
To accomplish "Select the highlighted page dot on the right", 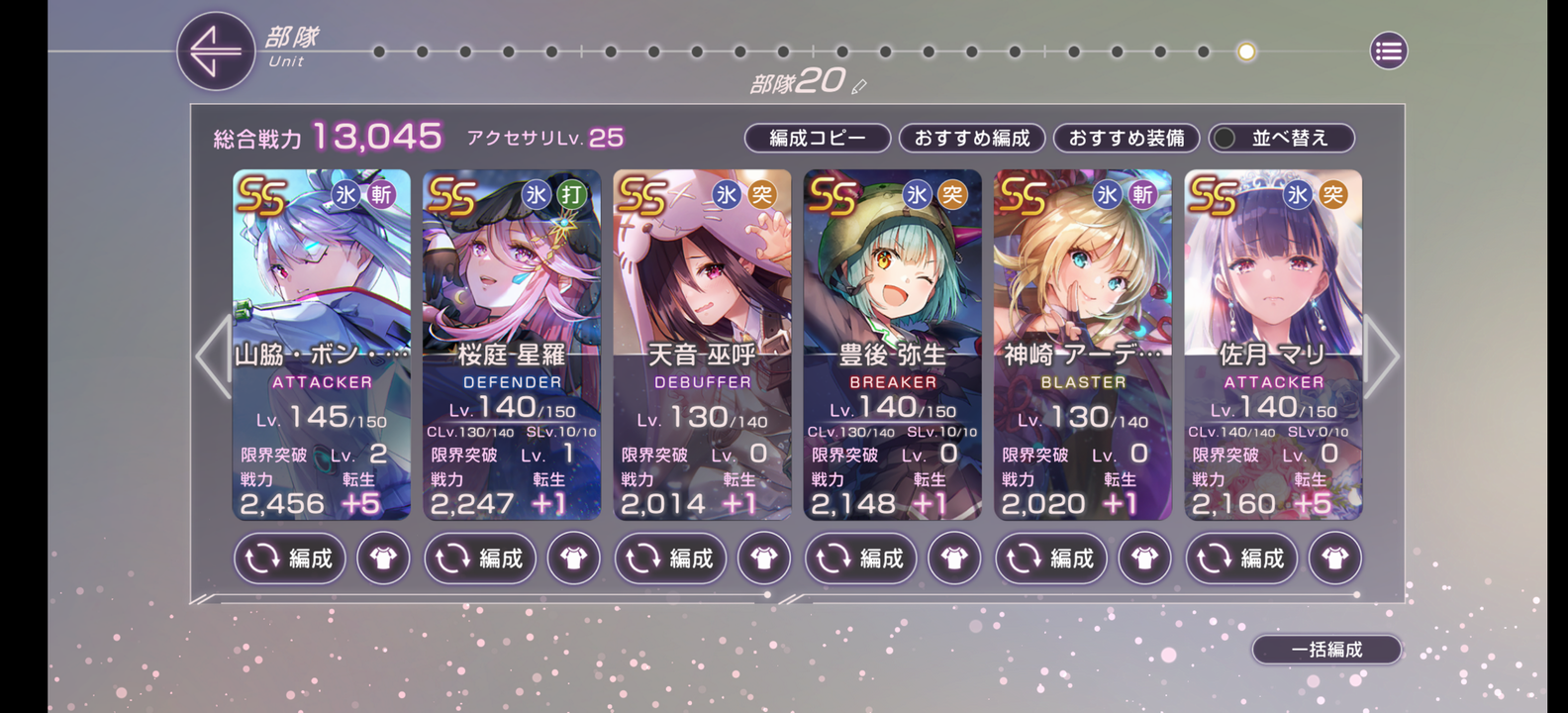I will [x=1245, y=51].
